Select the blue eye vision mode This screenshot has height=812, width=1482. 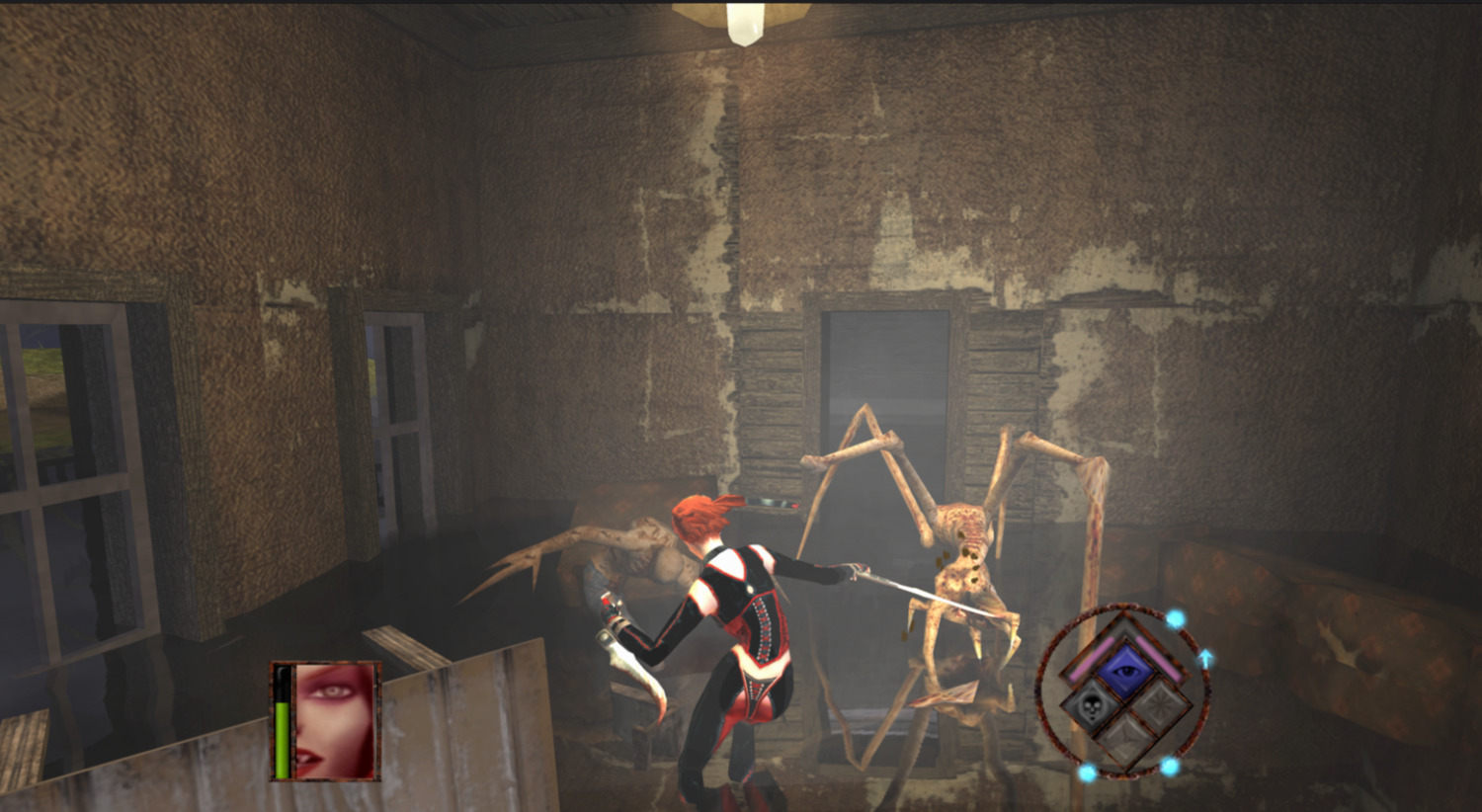point(1124,671)
